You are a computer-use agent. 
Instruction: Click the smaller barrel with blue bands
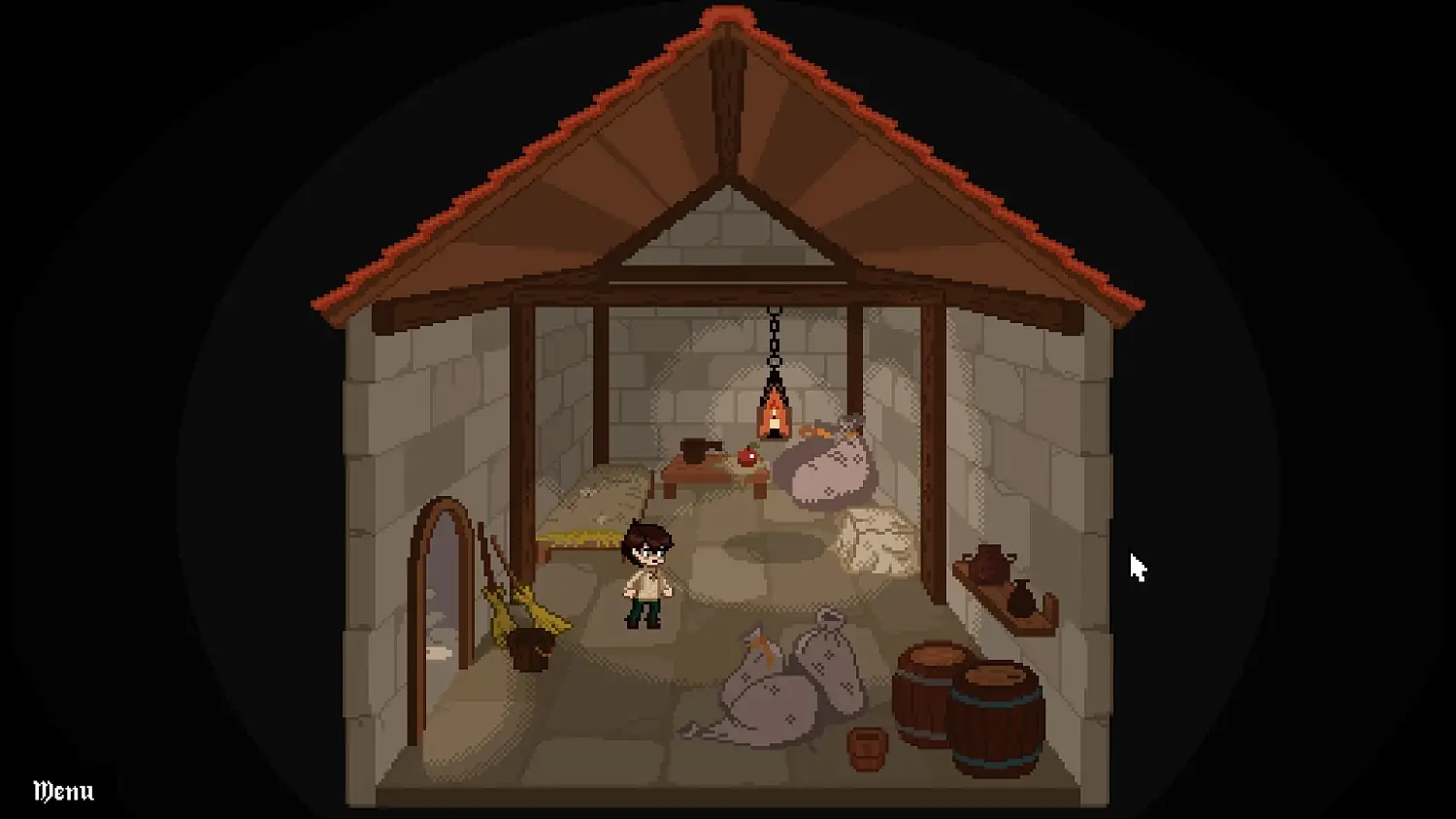(x=996, y=718)
